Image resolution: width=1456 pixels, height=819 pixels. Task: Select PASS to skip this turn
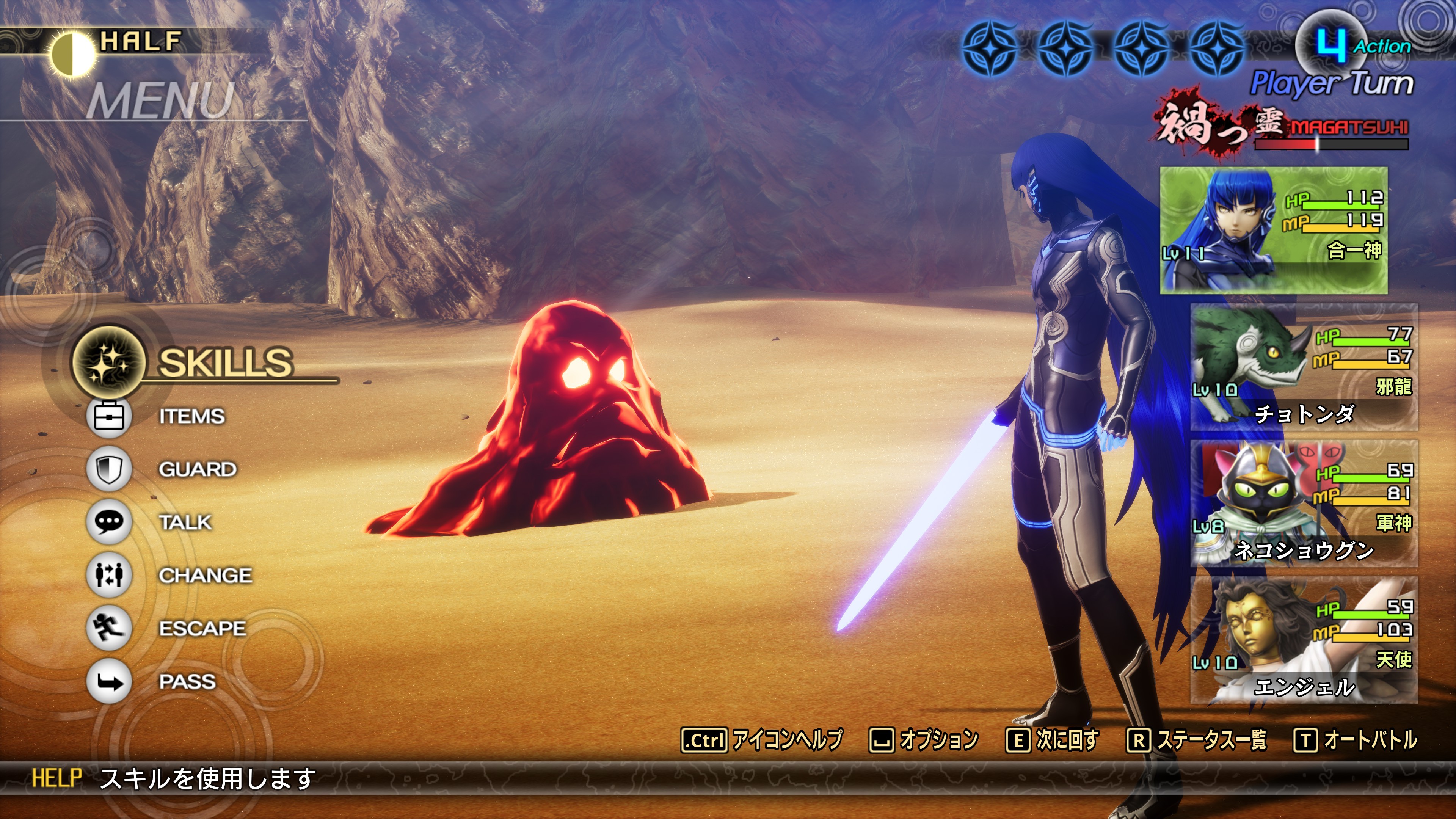[x=187, y=682]
